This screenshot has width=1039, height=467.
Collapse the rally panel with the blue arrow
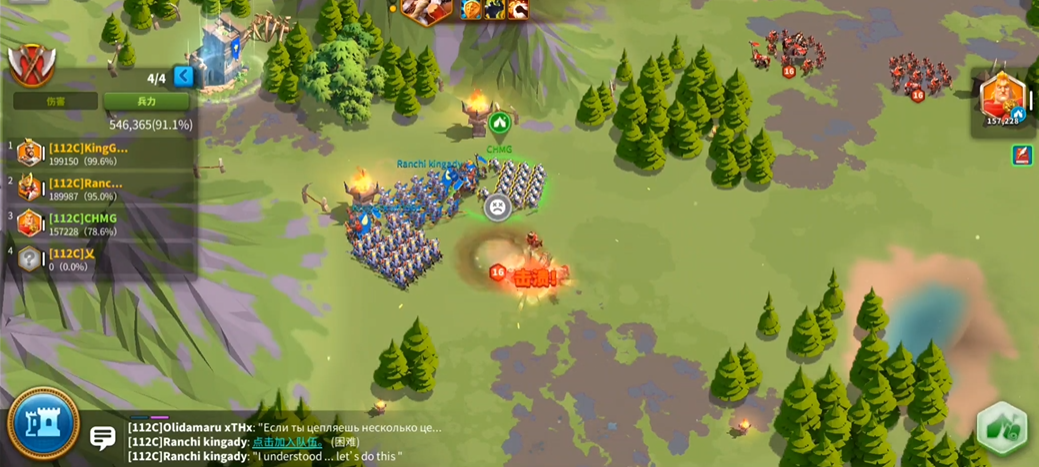pos(183,76)
